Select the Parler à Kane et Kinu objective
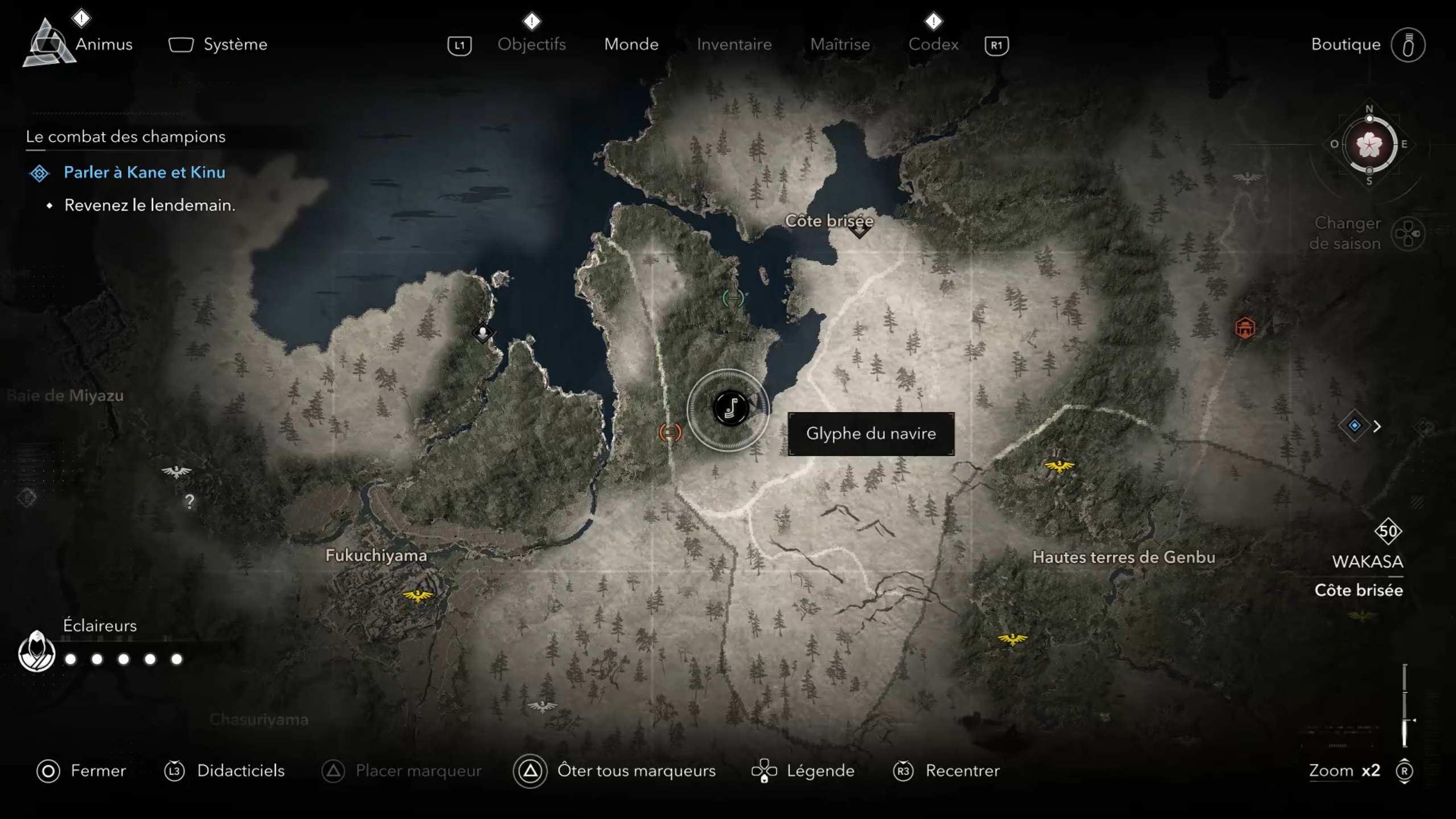The image size is (1456, 819). pyautogui.click(x=144, y=172)
